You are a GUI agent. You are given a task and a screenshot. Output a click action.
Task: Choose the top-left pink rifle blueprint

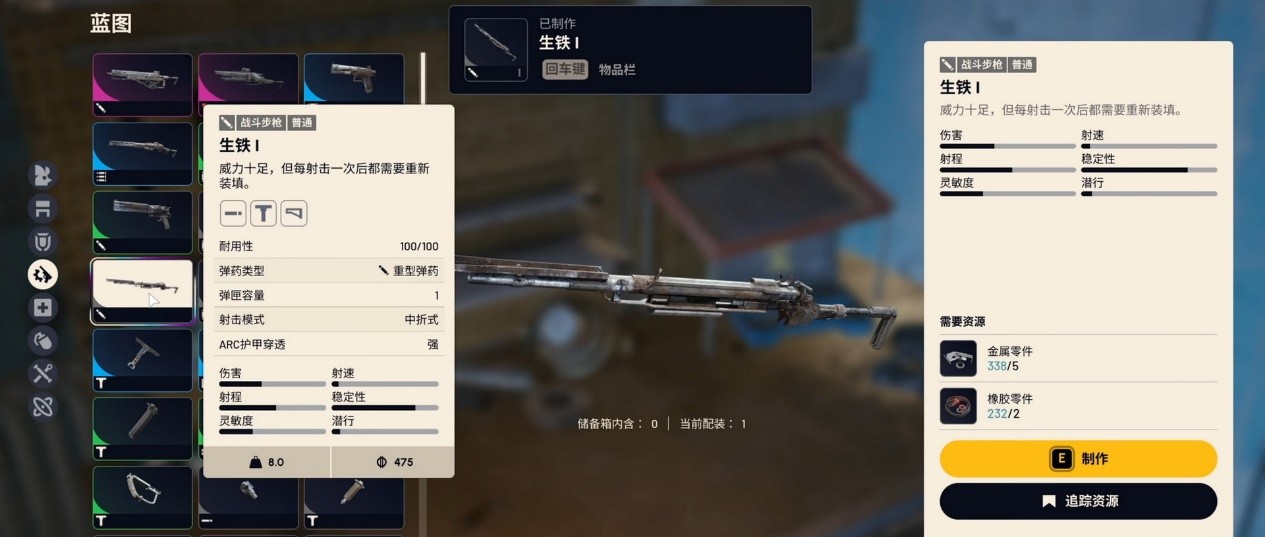[142, 84]
